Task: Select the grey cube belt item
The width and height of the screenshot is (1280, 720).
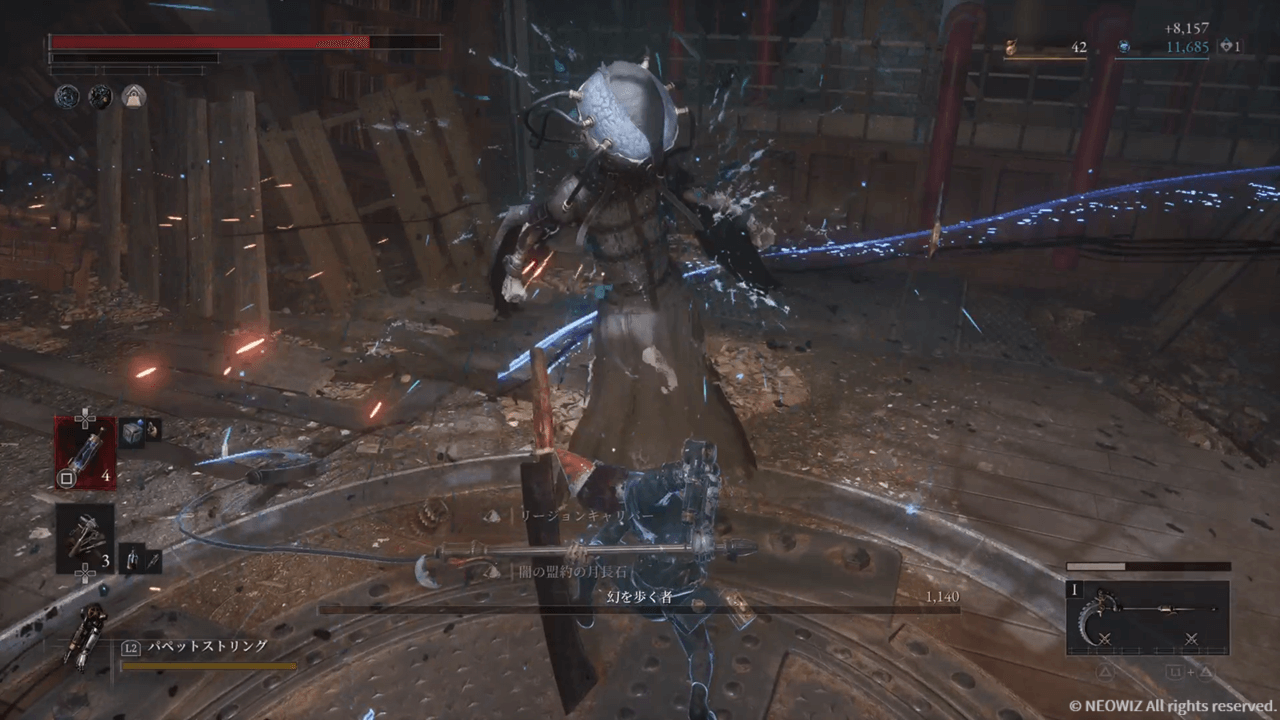Action: click(133, 432)
